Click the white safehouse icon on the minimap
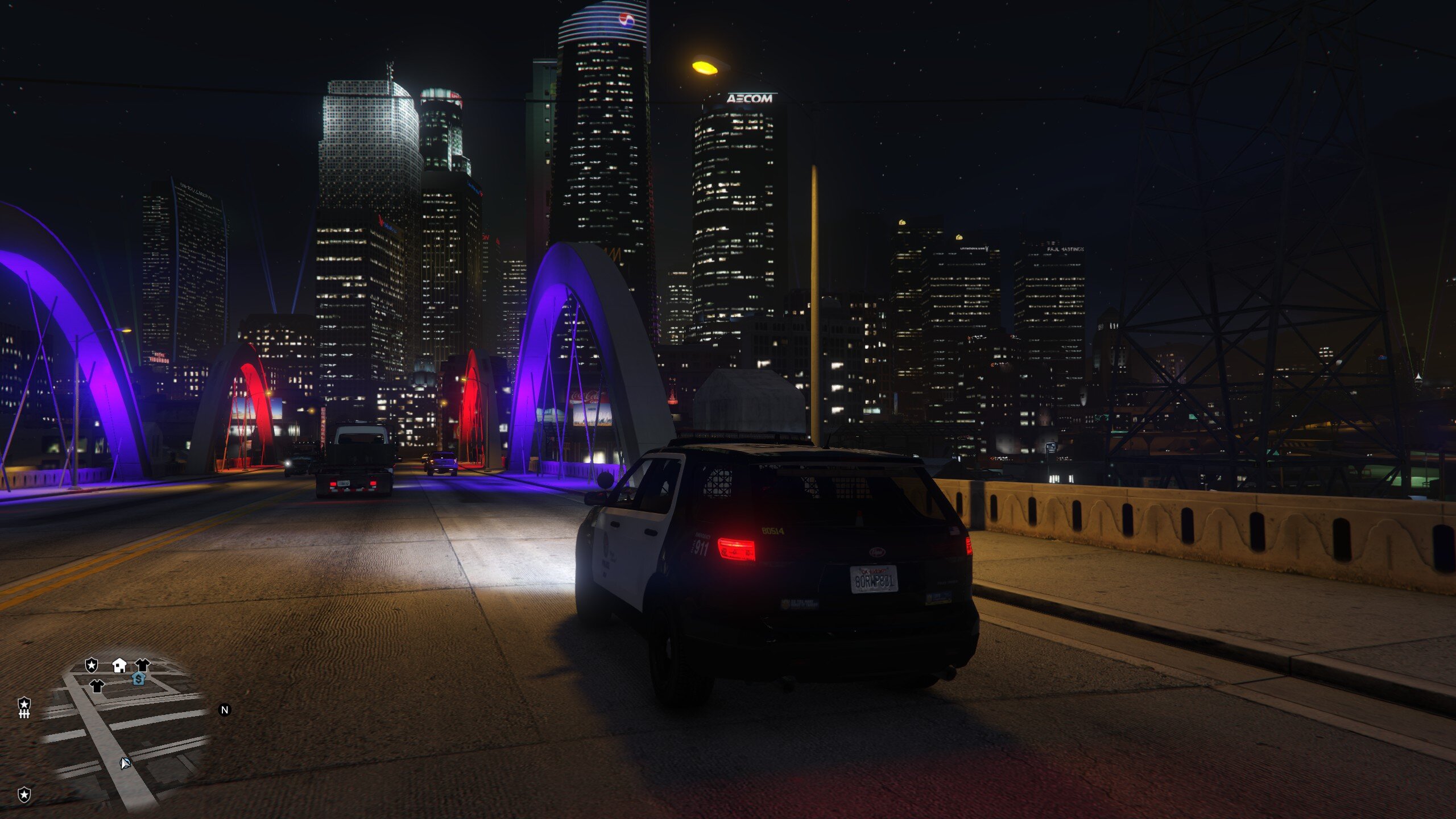 tap(119, 665)
